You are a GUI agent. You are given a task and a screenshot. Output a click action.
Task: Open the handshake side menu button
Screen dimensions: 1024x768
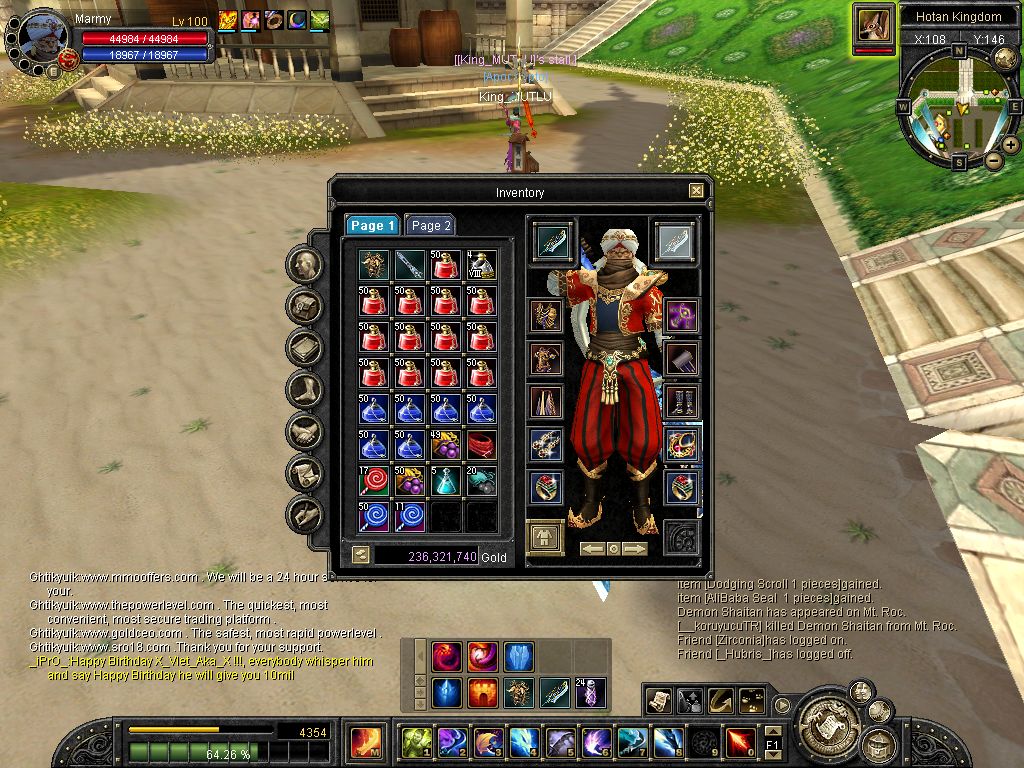click(x=304, y=432)
